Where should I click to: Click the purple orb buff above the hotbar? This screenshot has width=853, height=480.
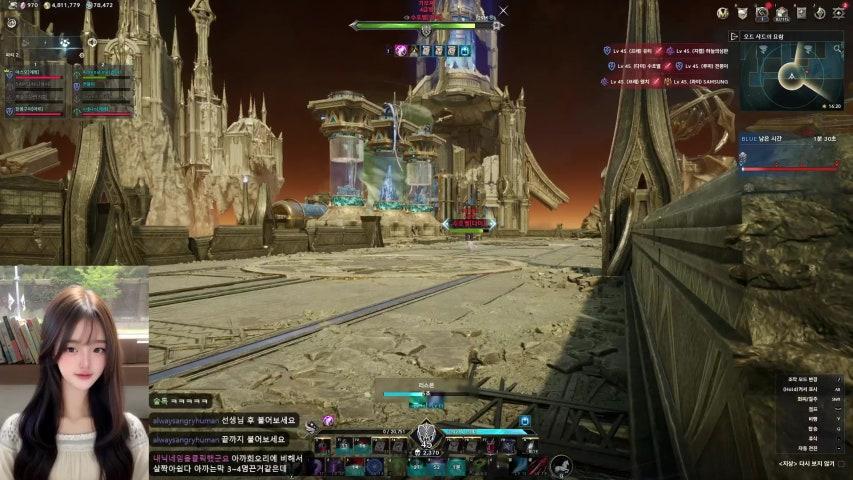328,421
